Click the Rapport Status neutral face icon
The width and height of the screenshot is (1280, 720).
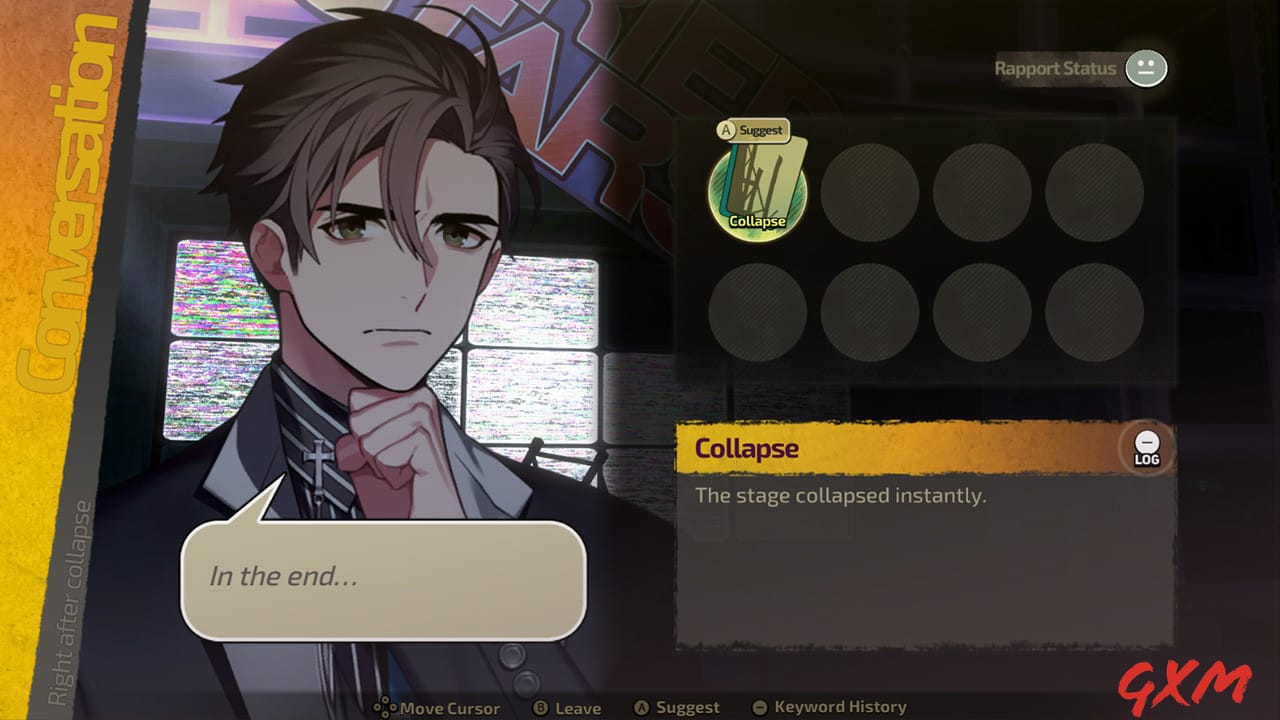pyautogui.click(x=1146, y=68)
